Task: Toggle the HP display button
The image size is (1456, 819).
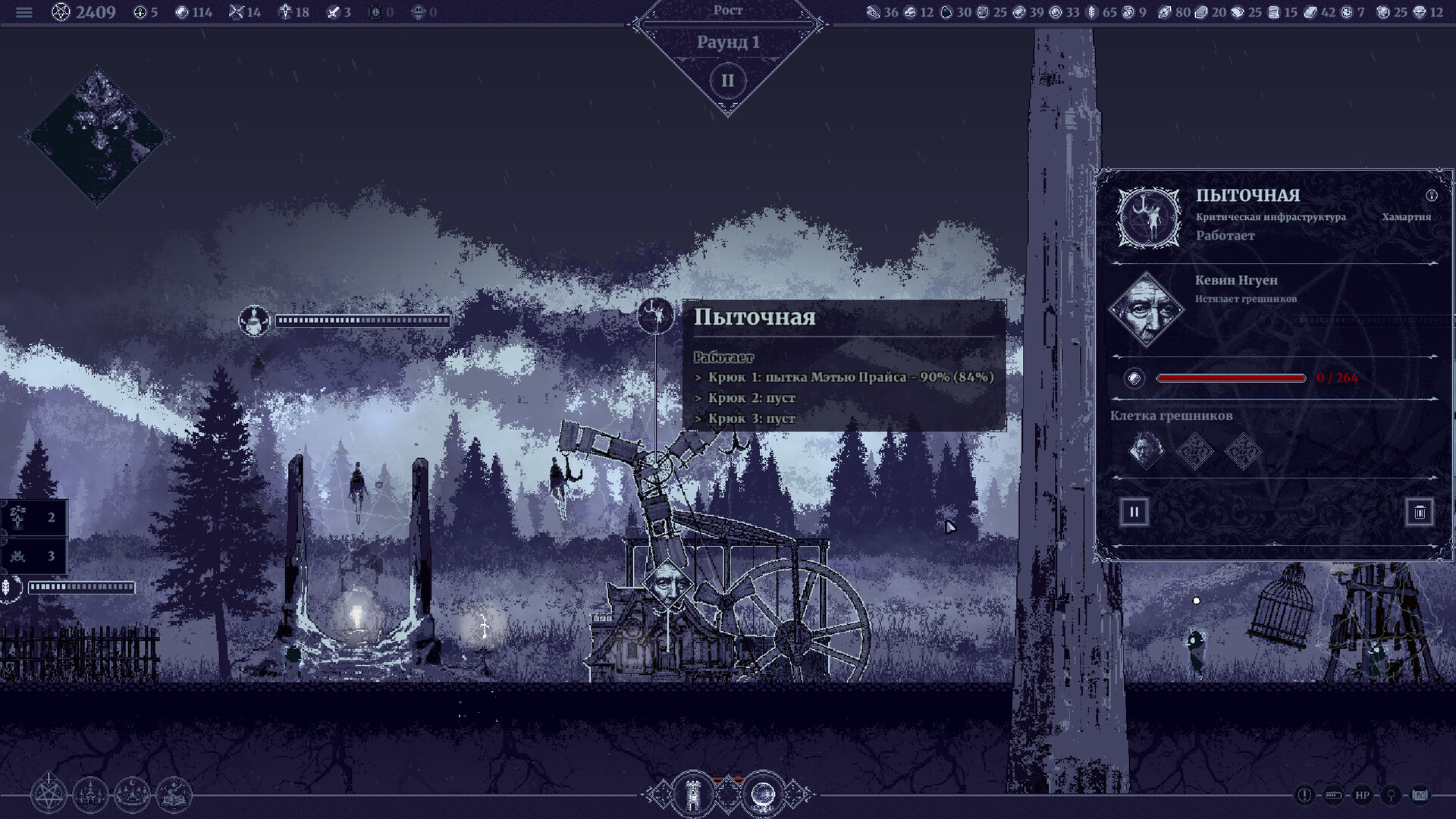Action: click(1362, 795)
